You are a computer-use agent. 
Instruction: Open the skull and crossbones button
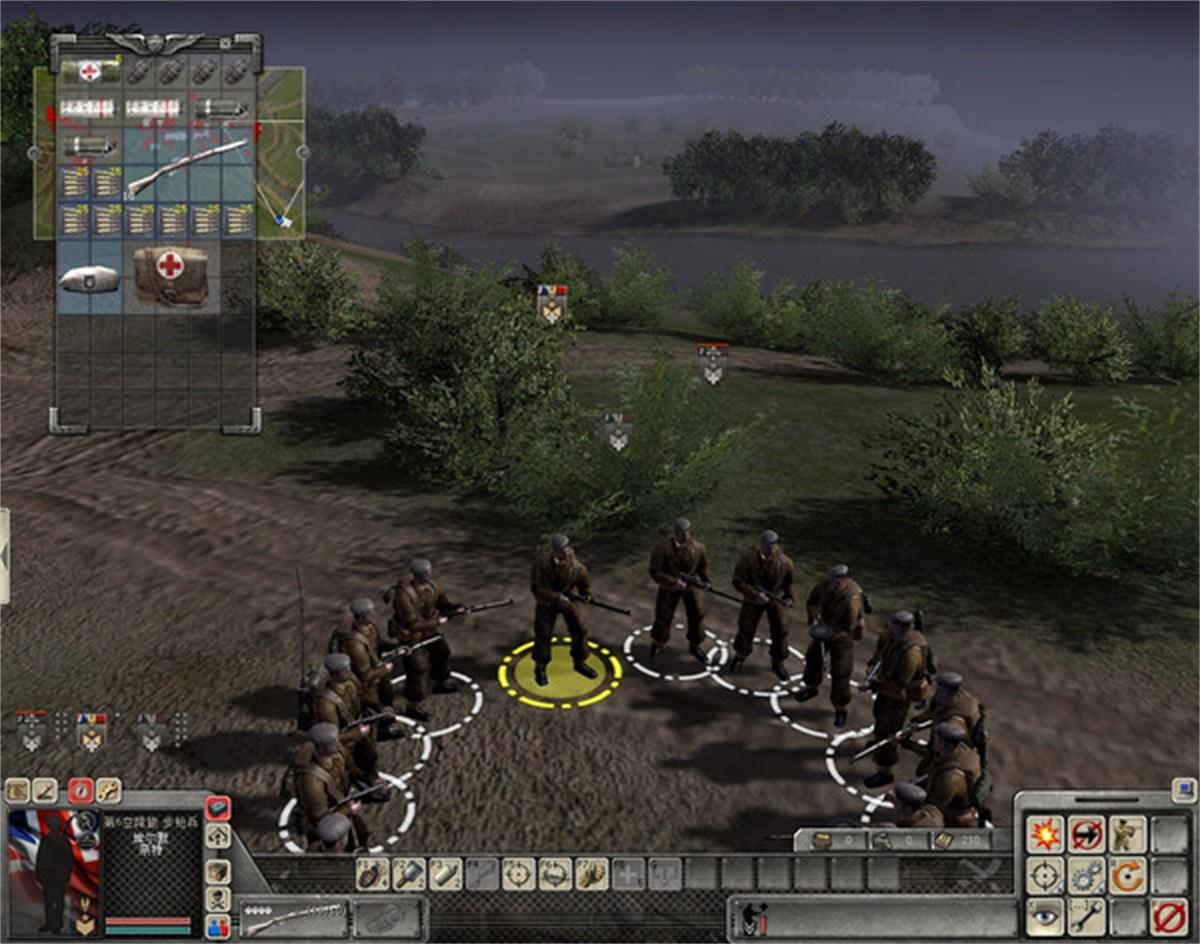click(x=217, y=898)
